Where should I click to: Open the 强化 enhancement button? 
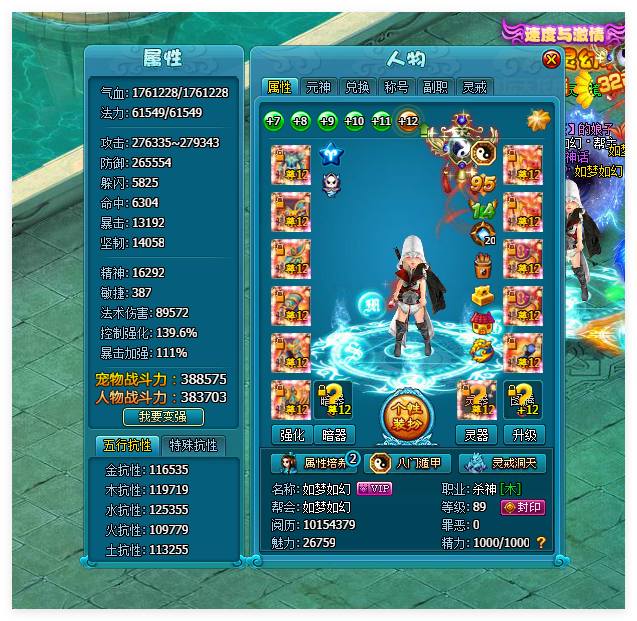pos(291,434)
